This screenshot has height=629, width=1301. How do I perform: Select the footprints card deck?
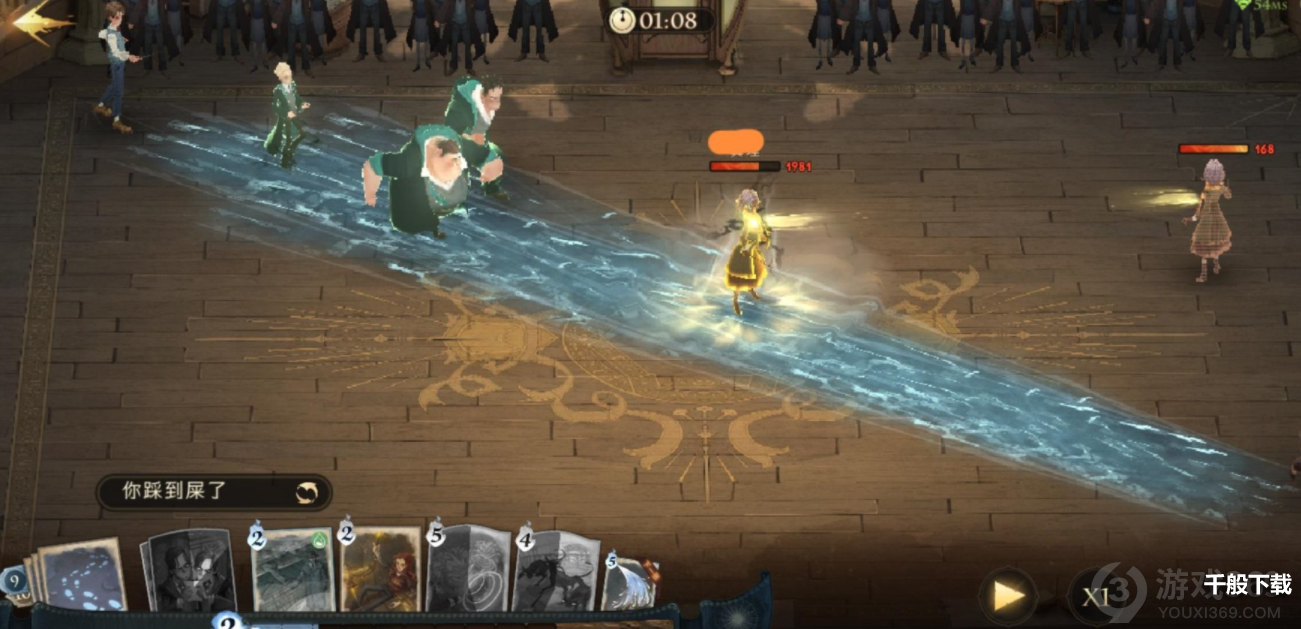pos(80,575)
